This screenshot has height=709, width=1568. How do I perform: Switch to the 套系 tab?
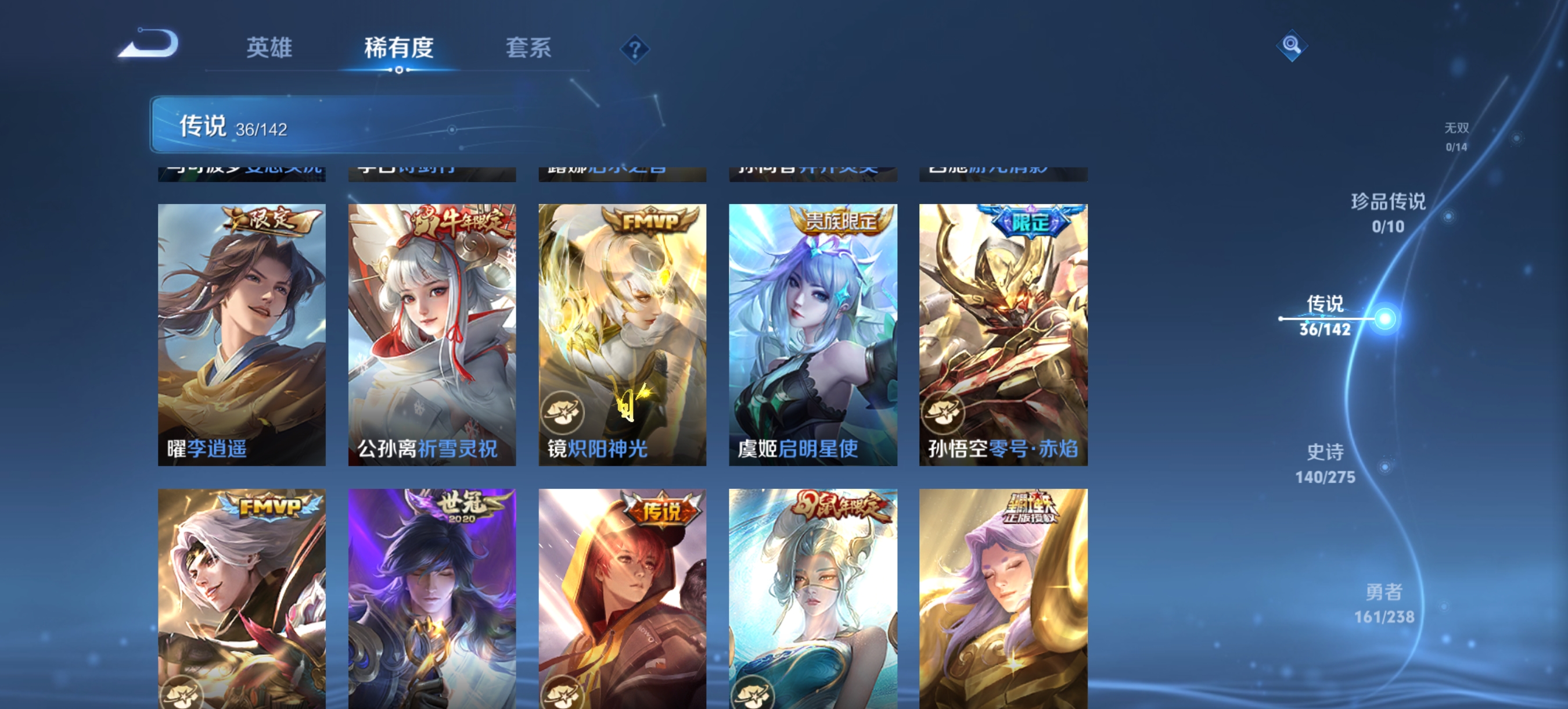(529, 49)
